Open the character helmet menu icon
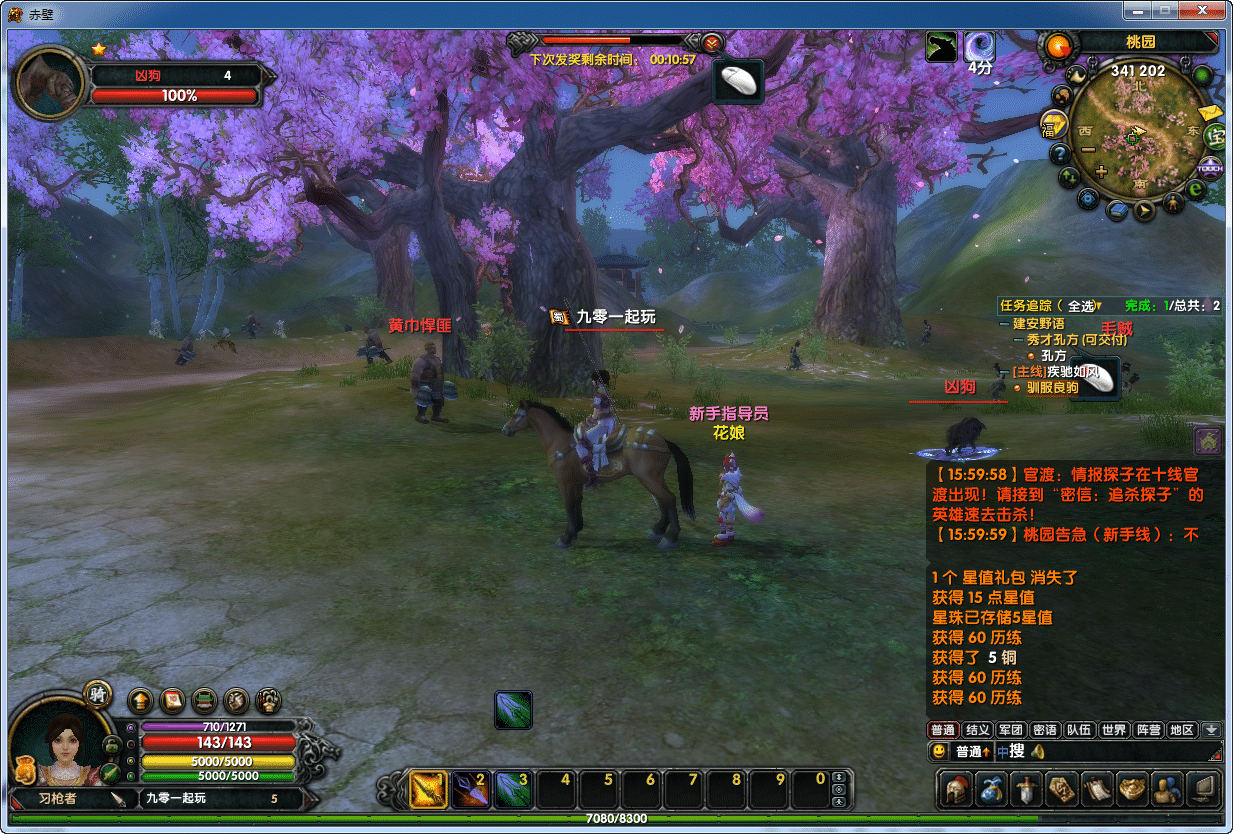This screenshot has width=1233, height=834. (959, 789)
